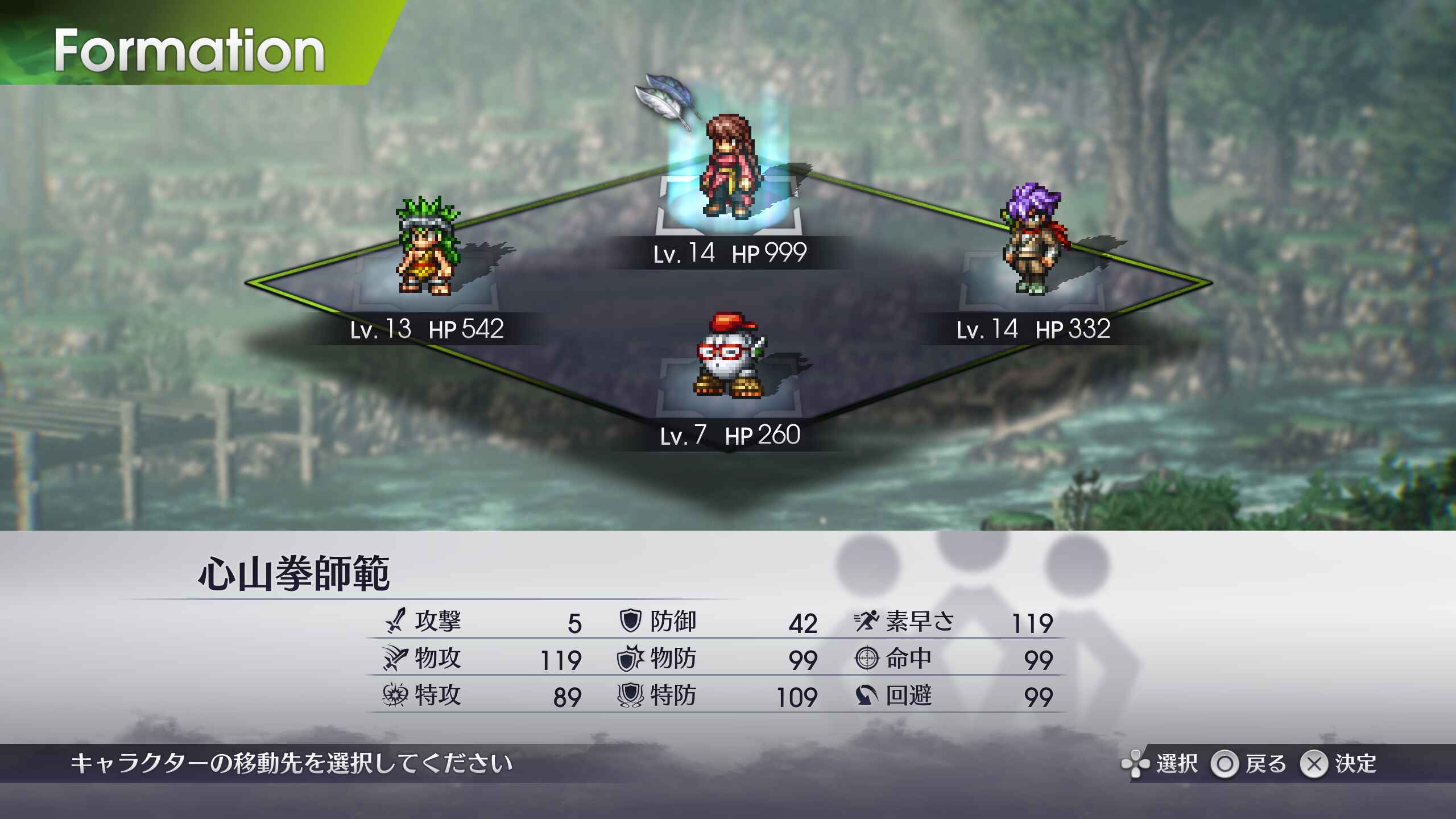Viewport: 1456px width, 819px height.
Task: Move to the round robot's bottom slot
Action: tap(728, 358)
